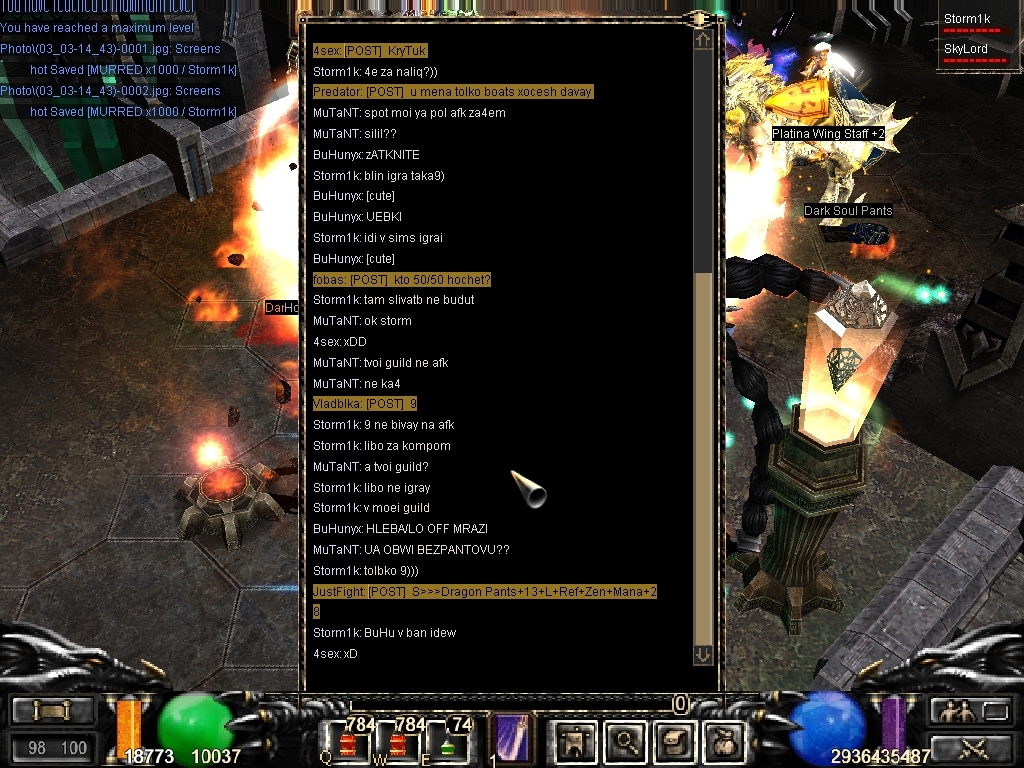
Task: Open the inventory bag button
Action: coord(723,741)
